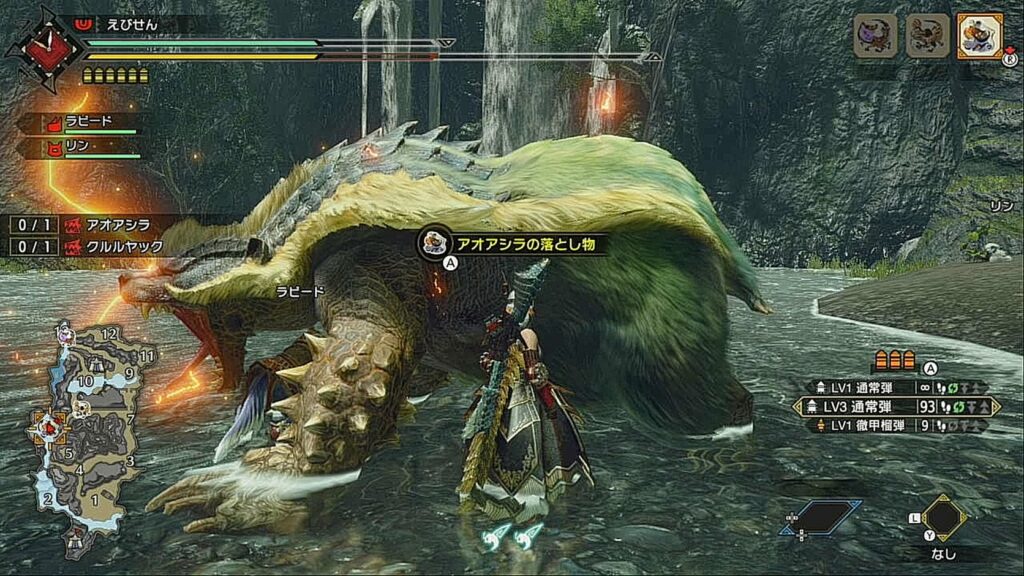This screenshot has height=576, width=1024.
Task: Click the monster icon at minimap's top
Action: coord(65,335)
